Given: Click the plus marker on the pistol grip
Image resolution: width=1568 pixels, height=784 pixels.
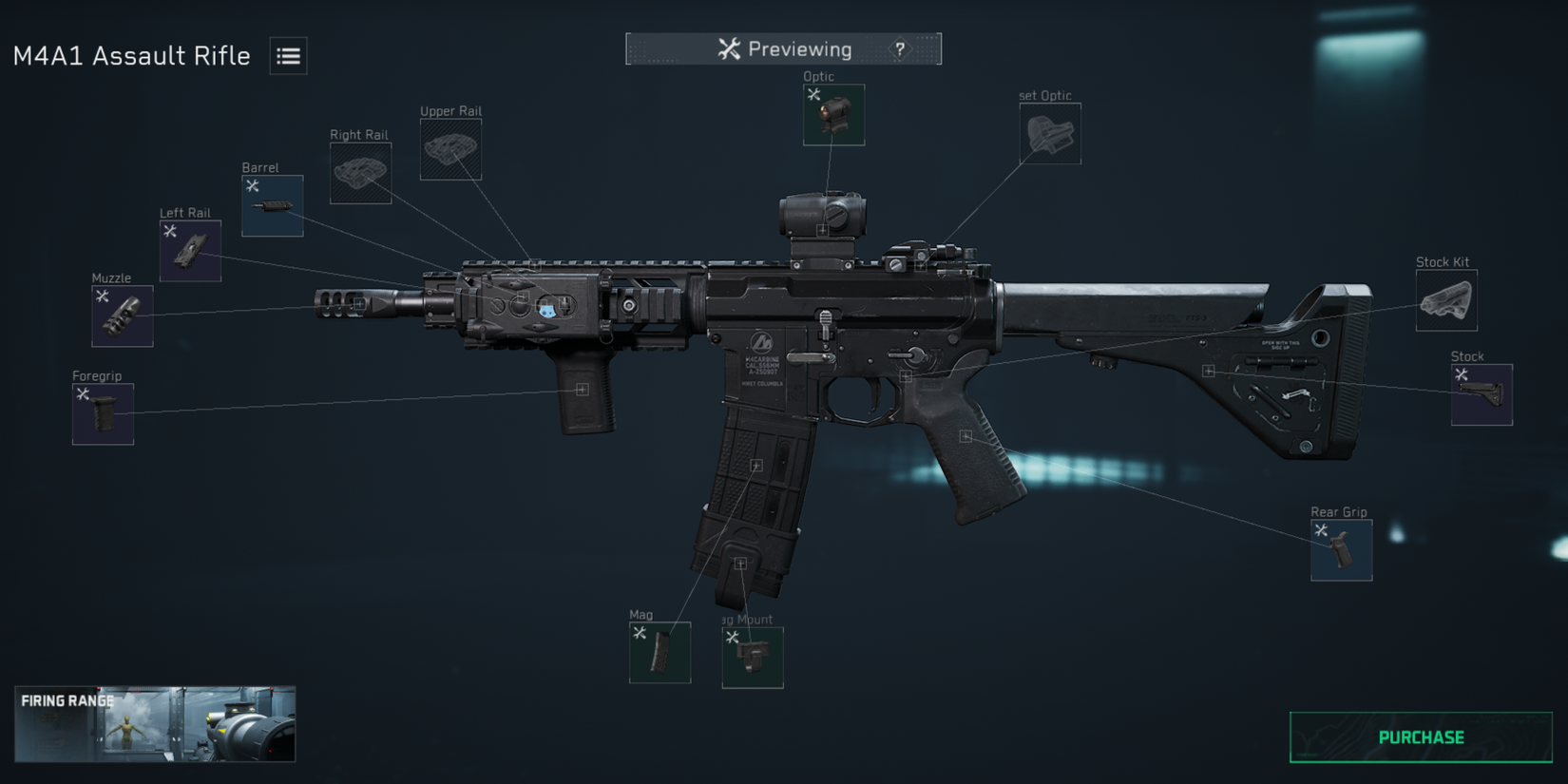Looking at the screenshot, I should pos(966,437).
